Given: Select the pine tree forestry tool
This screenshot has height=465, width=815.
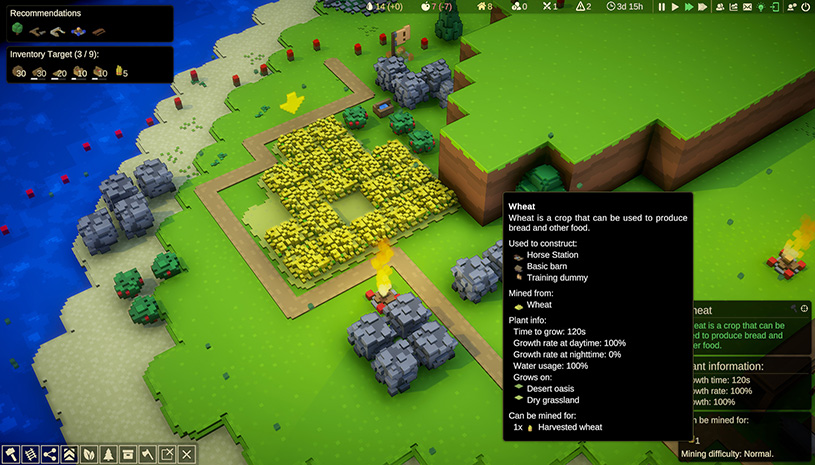Looking at the screenshot, I should (108, 454).
